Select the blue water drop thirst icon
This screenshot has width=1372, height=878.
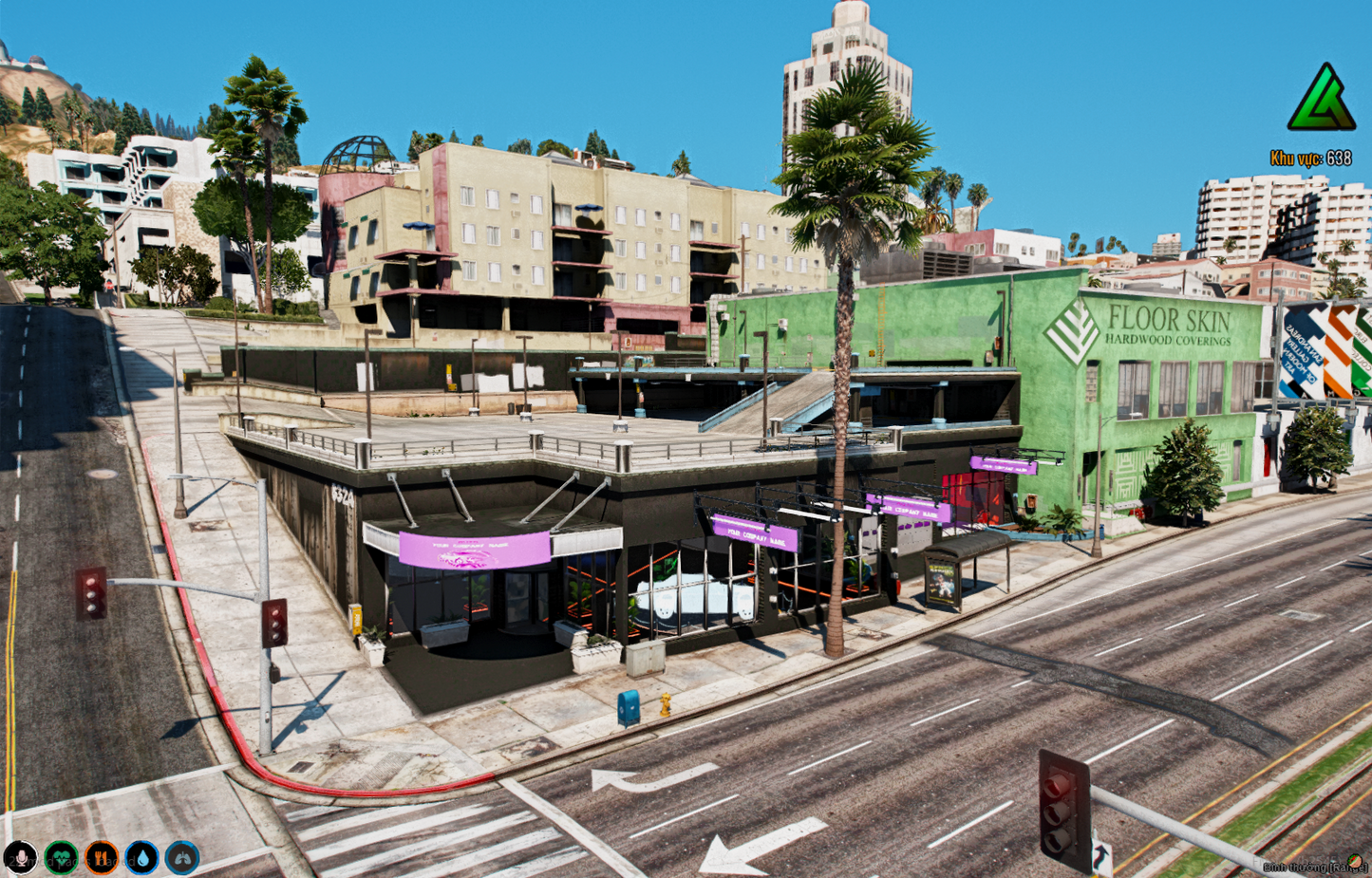(141, 858)
